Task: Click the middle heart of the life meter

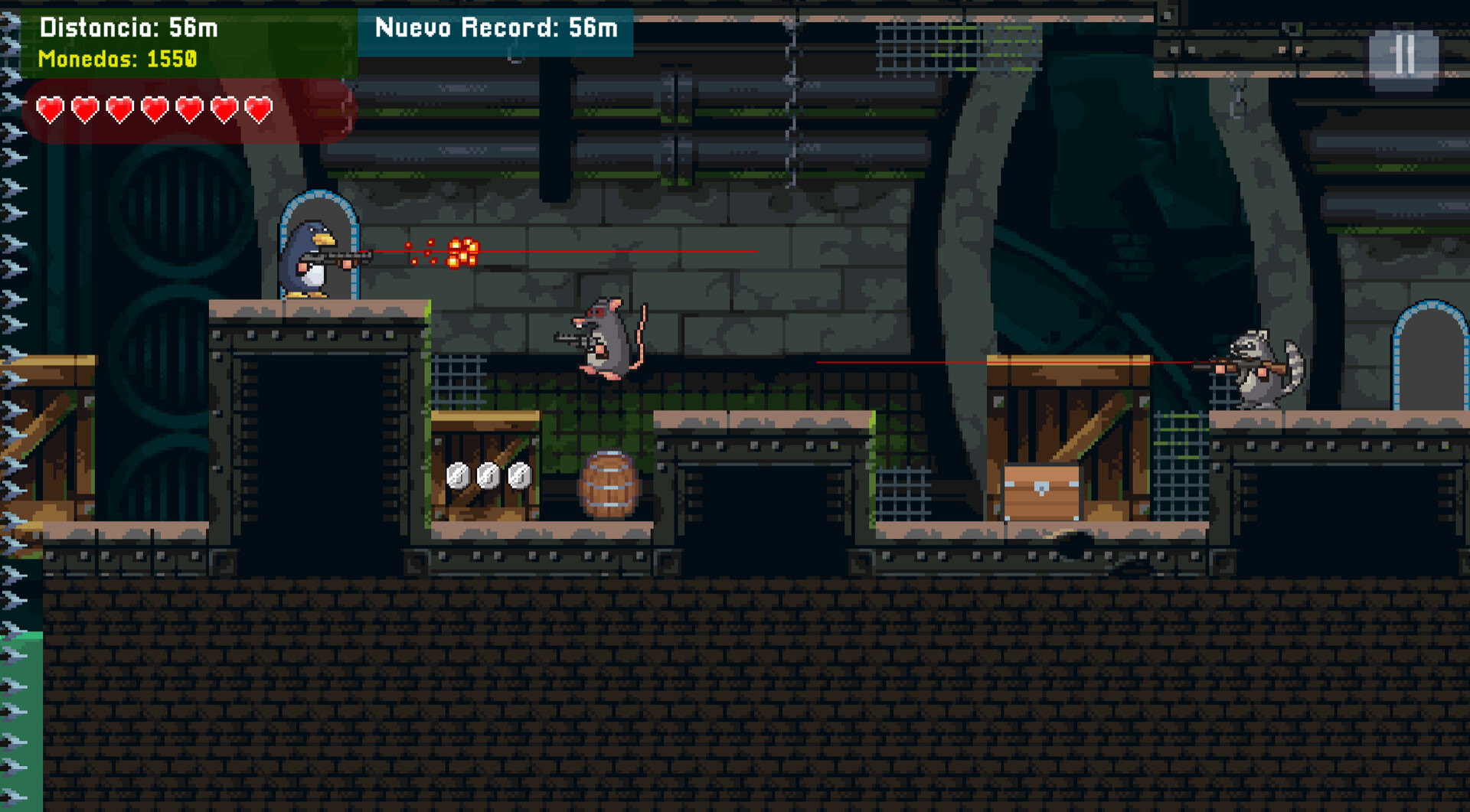Action: click(154, 109)
